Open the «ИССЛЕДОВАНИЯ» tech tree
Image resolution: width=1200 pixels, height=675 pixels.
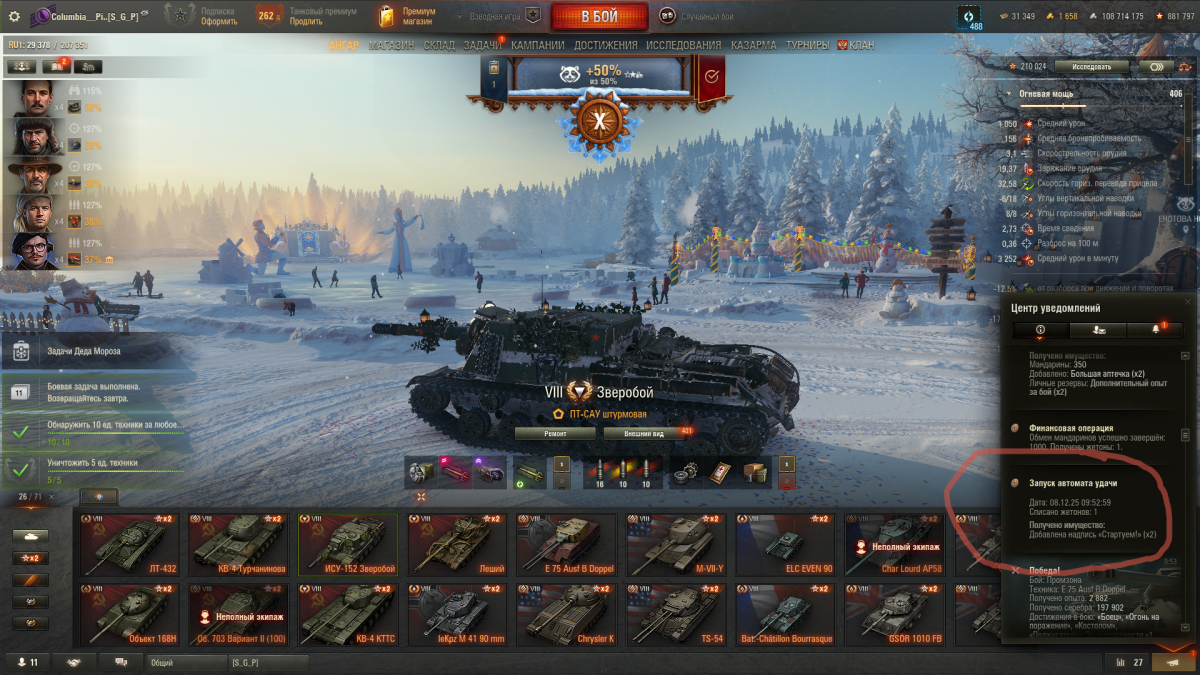683,45
